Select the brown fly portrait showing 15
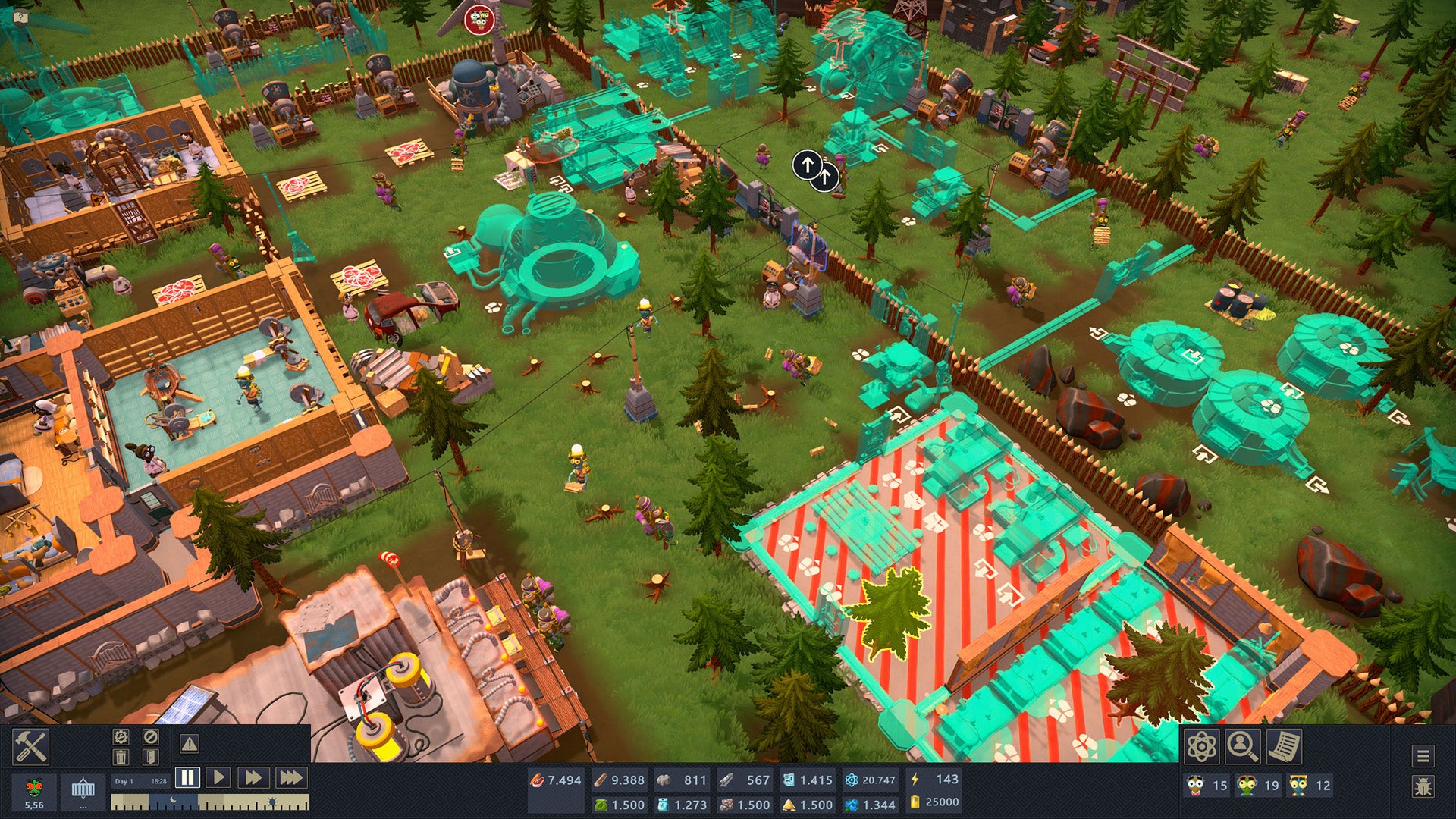 click(x=1194, y=786)
